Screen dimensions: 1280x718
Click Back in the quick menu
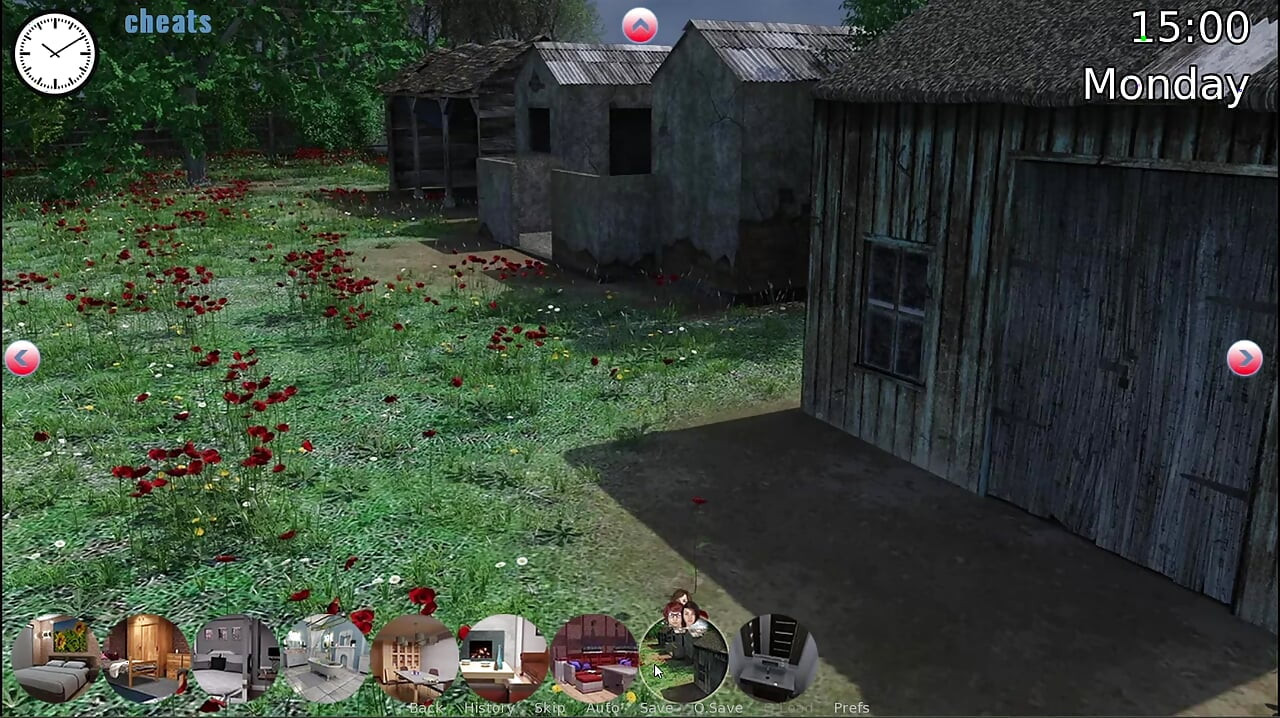click(426, 708)
